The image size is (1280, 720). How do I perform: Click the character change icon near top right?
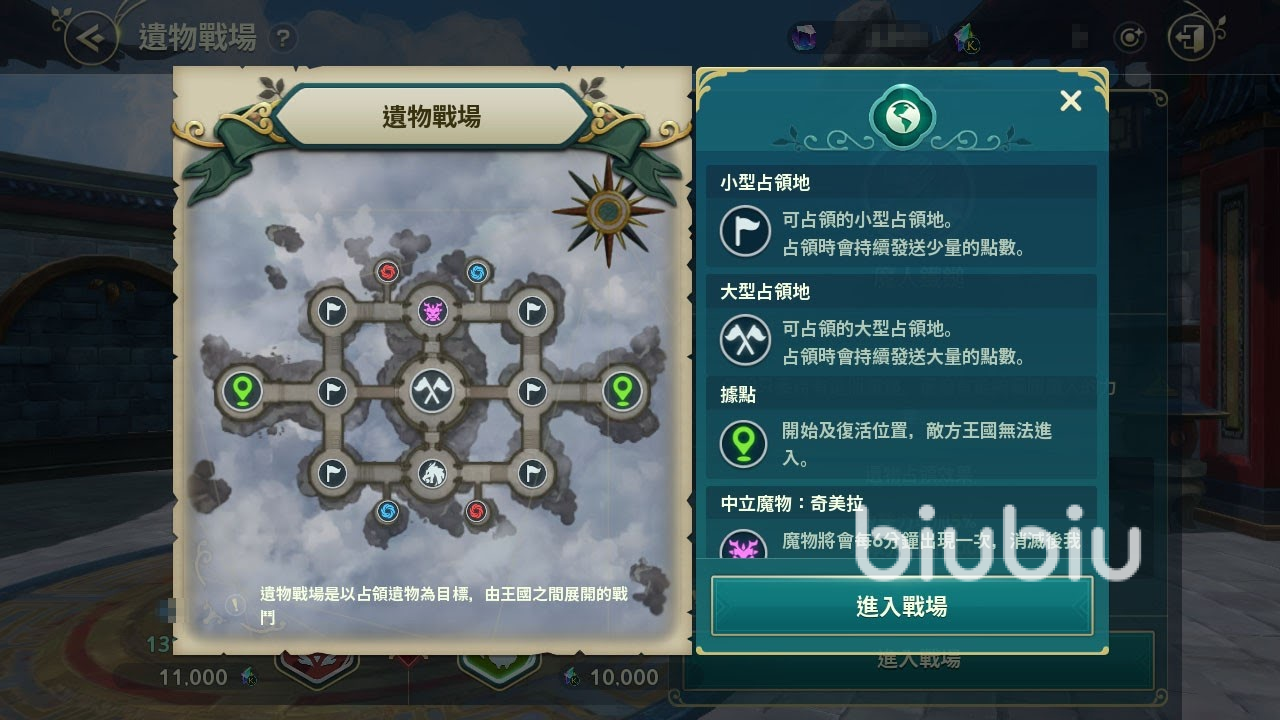tap(1130, 37)
